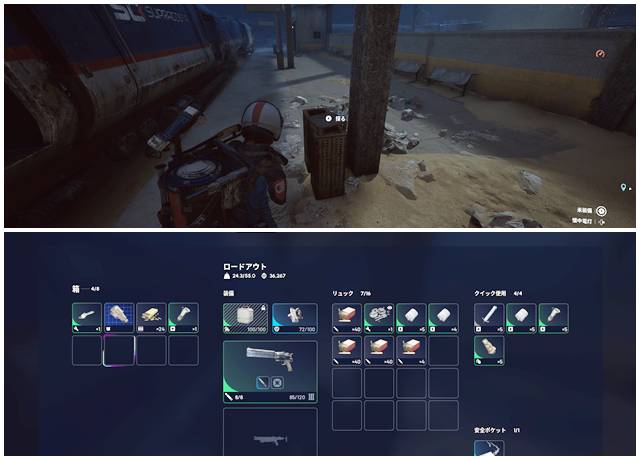Select the safe pocket item slot
This screenshot has height=460, width=640.
click(489, 449)
